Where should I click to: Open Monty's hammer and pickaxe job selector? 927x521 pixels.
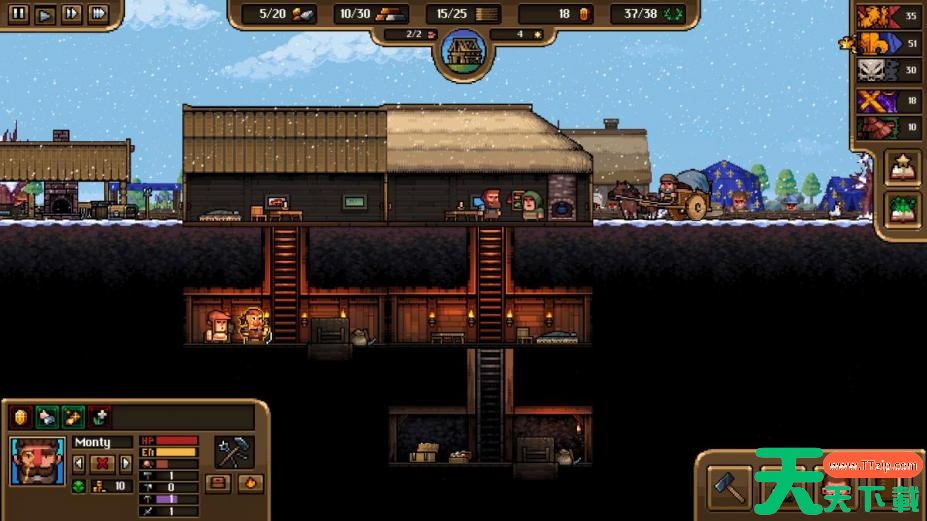click(x=234, y=452)
